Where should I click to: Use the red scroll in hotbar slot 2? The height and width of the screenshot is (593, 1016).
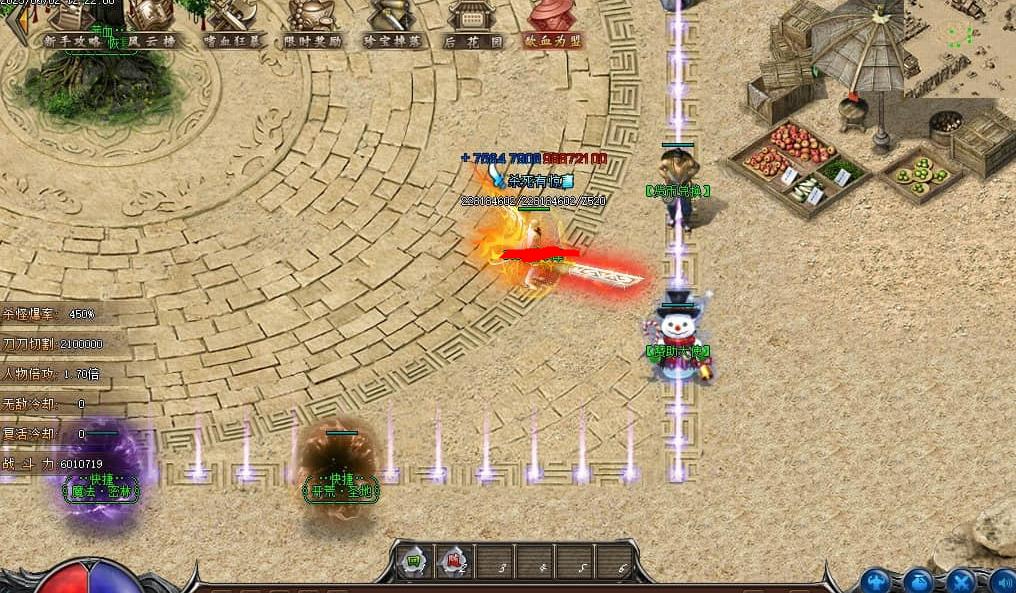[x=454, y=562]
